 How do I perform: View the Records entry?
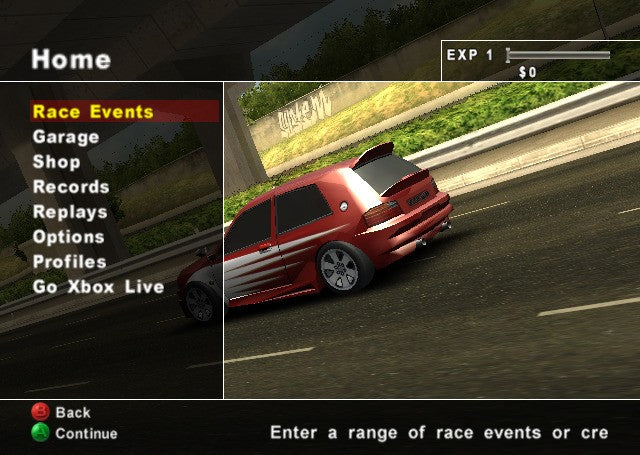click(71, 187)
